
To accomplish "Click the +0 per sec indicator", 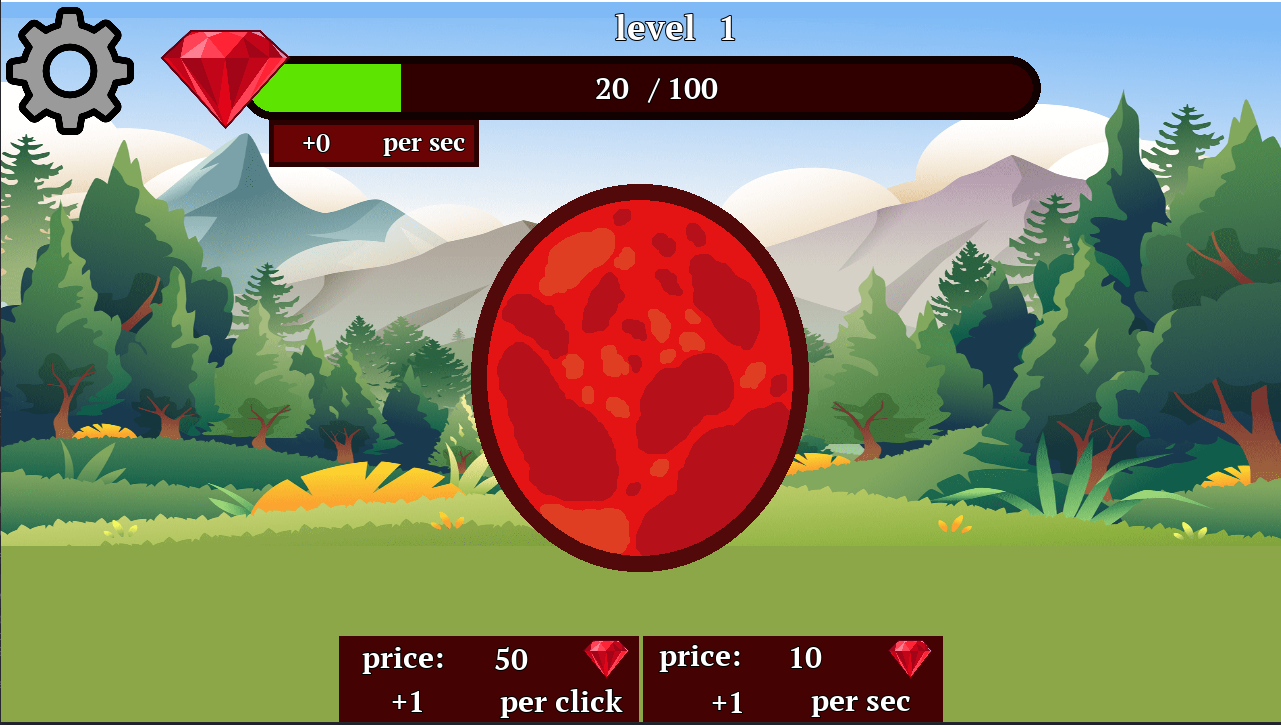I will [373, 142].
